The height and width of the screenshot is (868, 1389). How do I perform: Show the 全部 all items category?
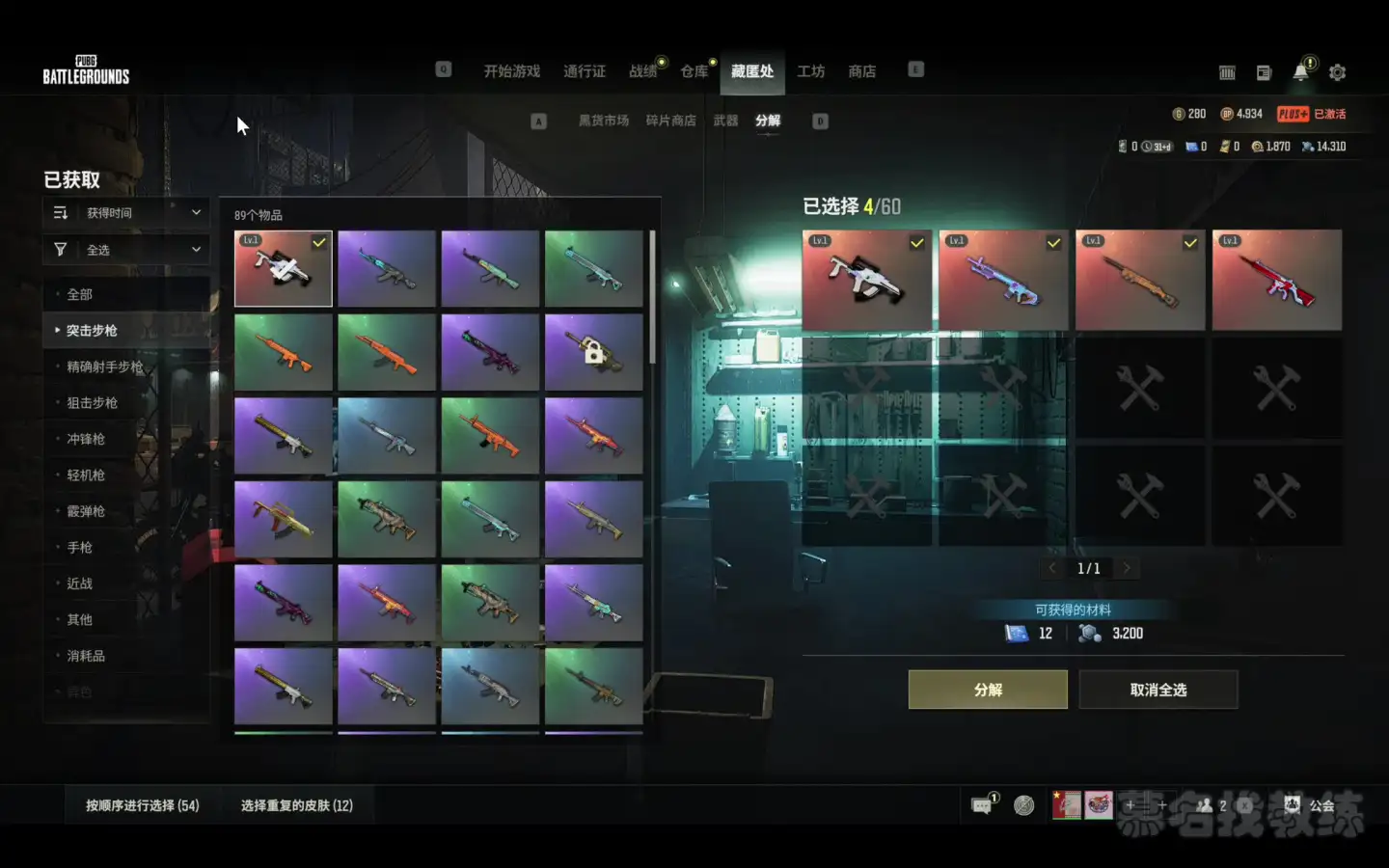80,294
